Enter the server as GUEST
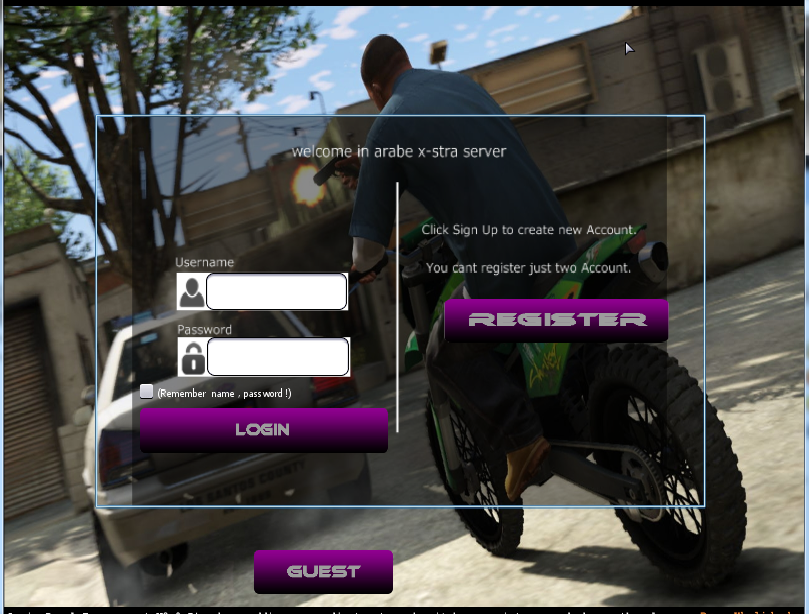 click(323, 571)
